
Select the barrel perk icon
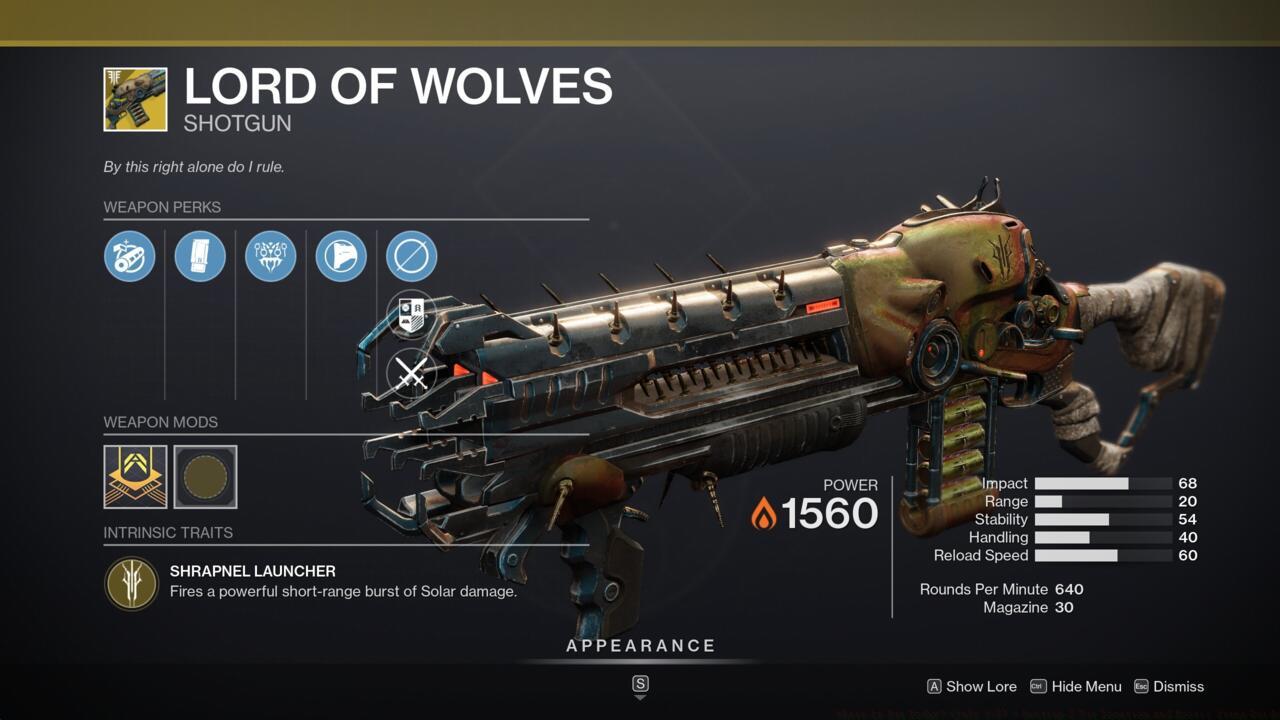[x=130, y=256]
